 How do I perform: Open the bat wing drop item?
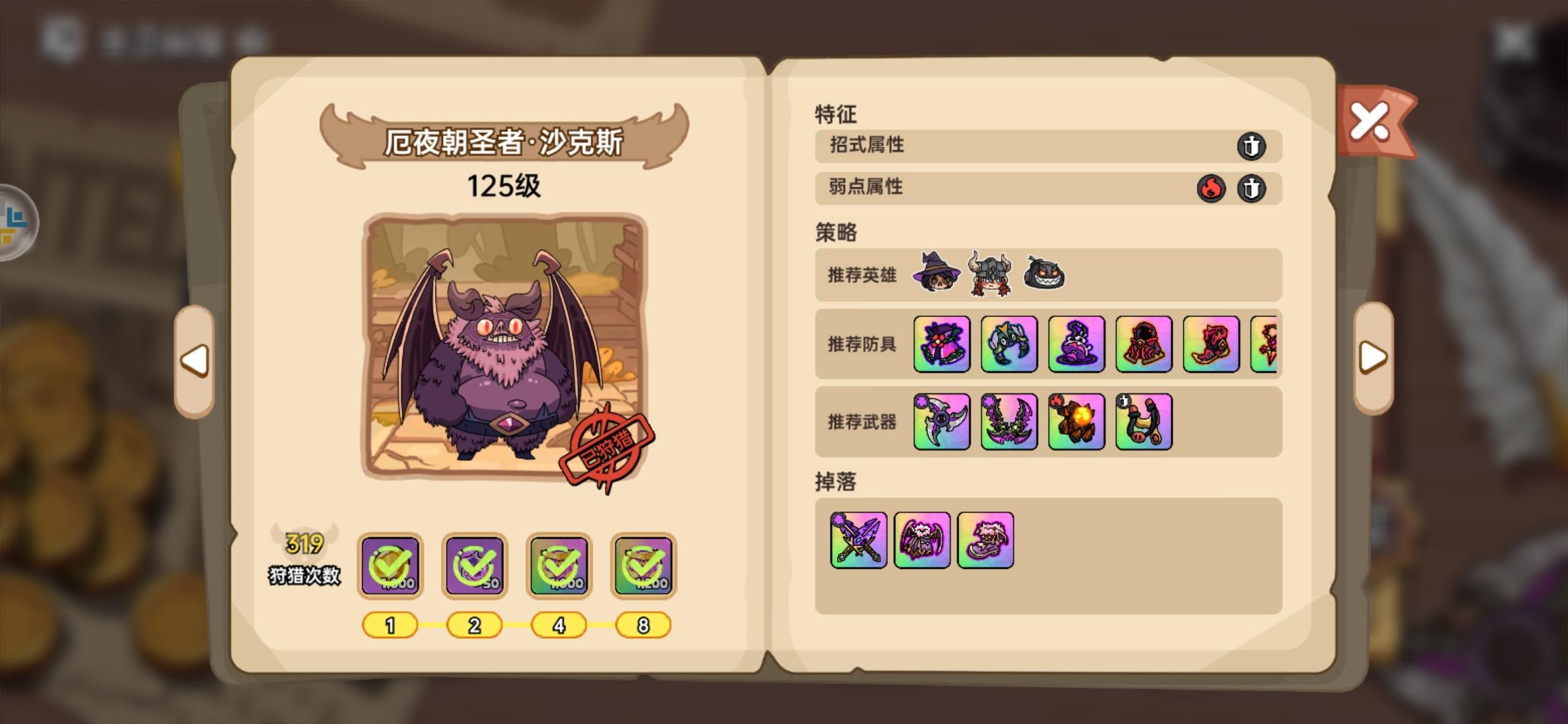coord(922,540)
